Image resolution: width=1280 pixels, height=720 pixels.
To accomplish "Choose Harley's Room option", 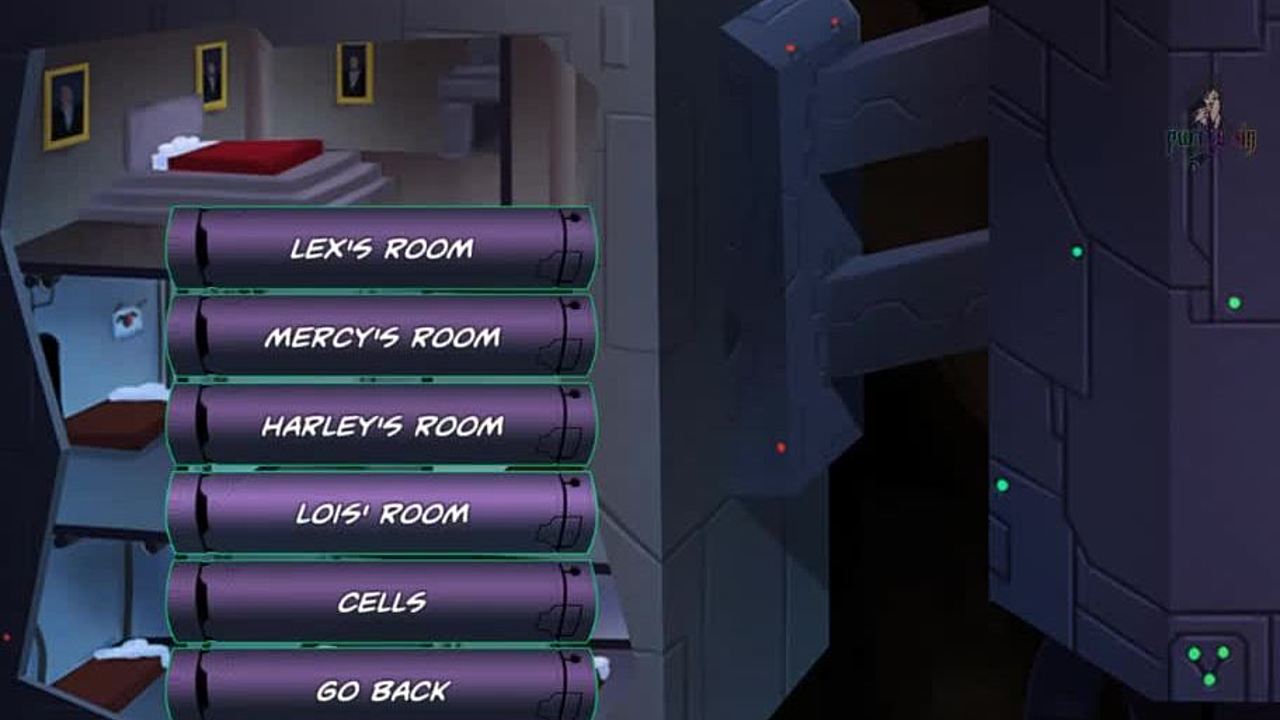I will click(381, 426).
